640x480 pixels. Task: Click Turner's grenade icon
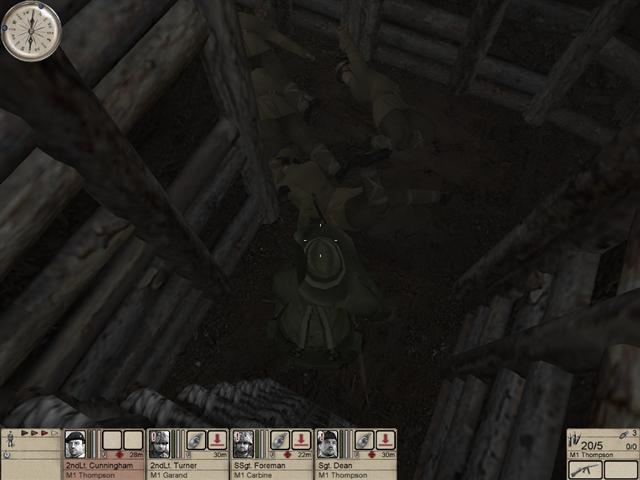[x=195, y=441]
